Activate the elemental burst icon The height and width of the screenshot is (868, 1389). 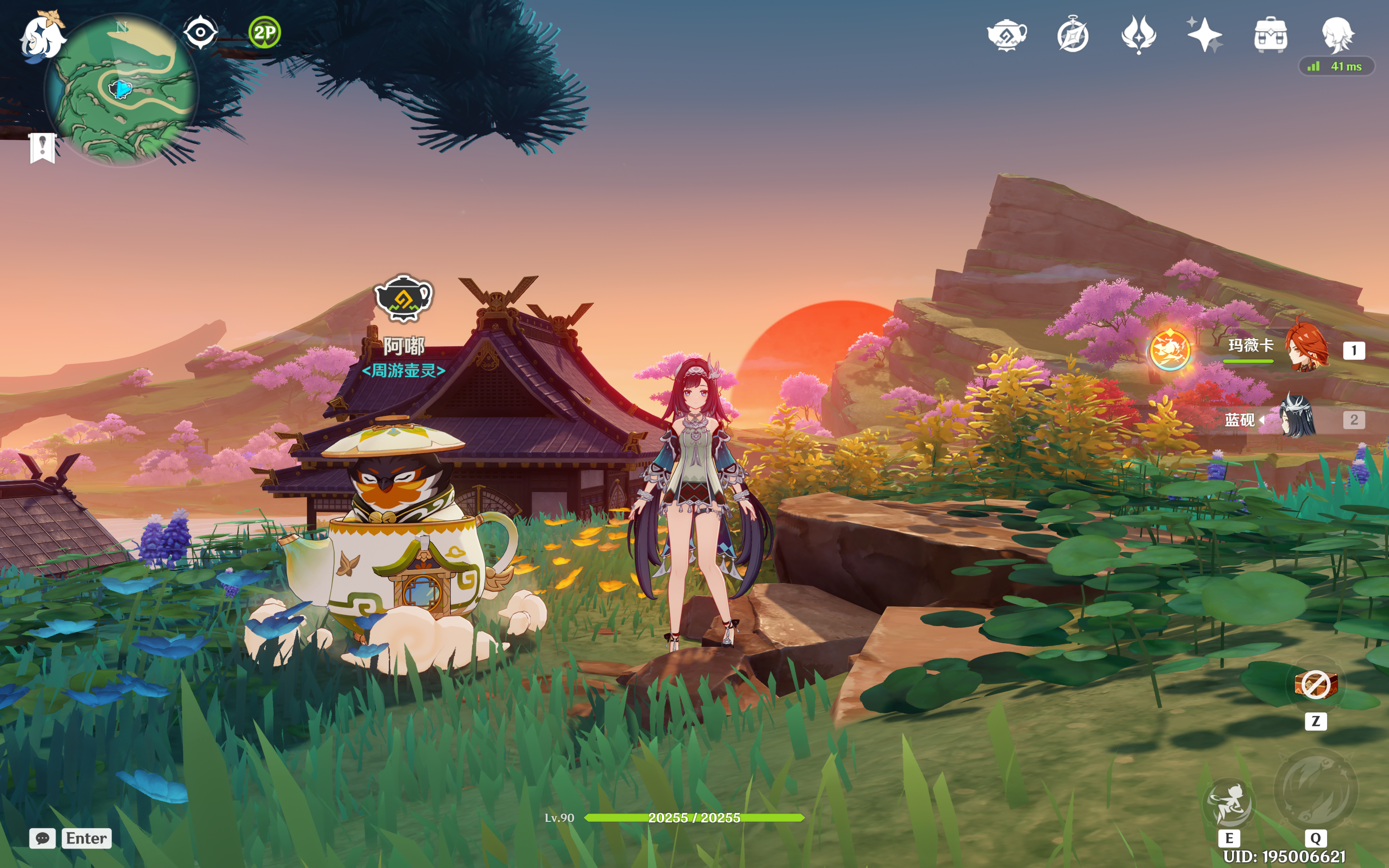pyautogui.click(x=1316, y=790)
